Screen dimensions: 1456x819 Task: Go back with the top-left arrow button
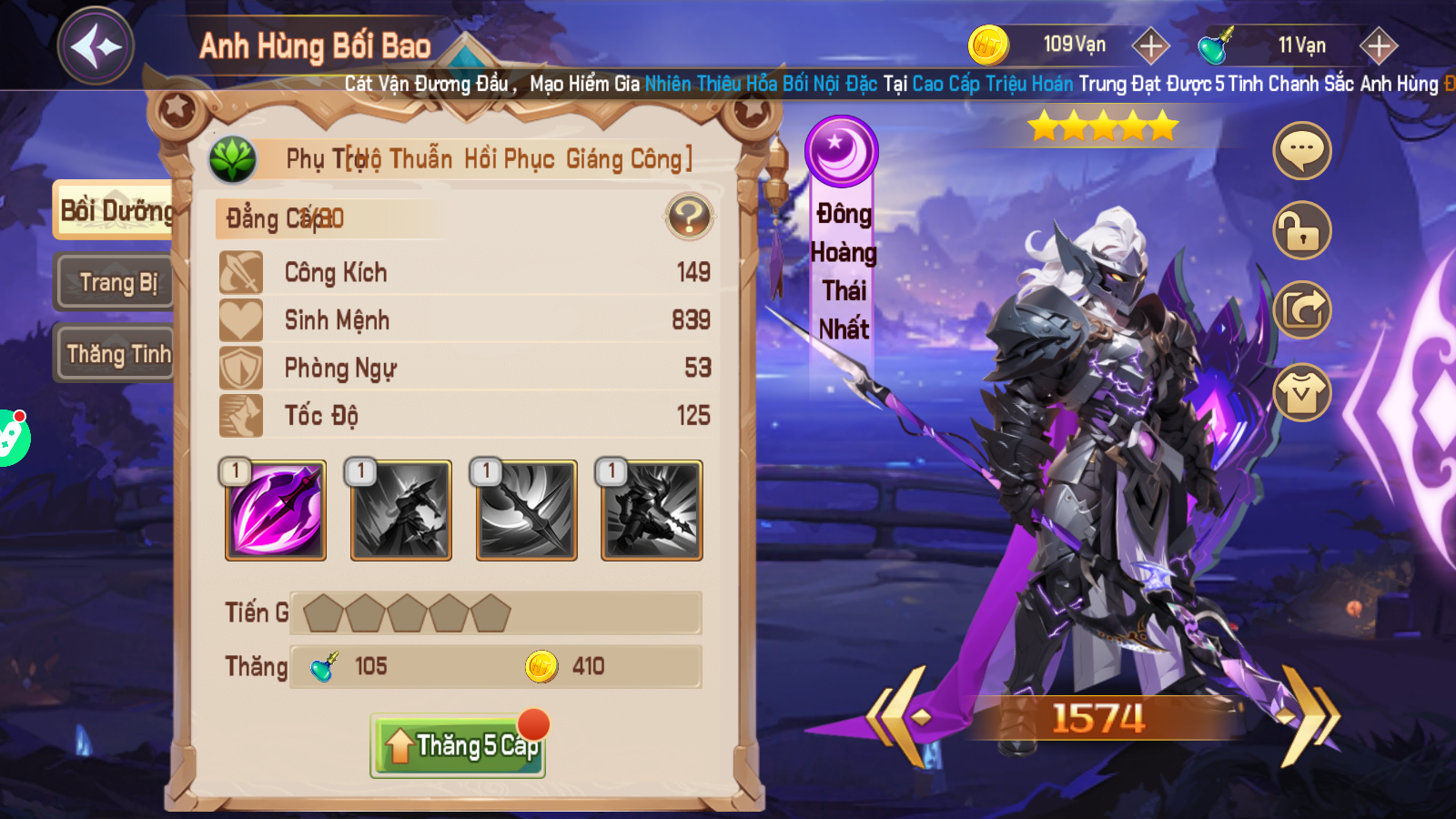click(x=96, y=46)
